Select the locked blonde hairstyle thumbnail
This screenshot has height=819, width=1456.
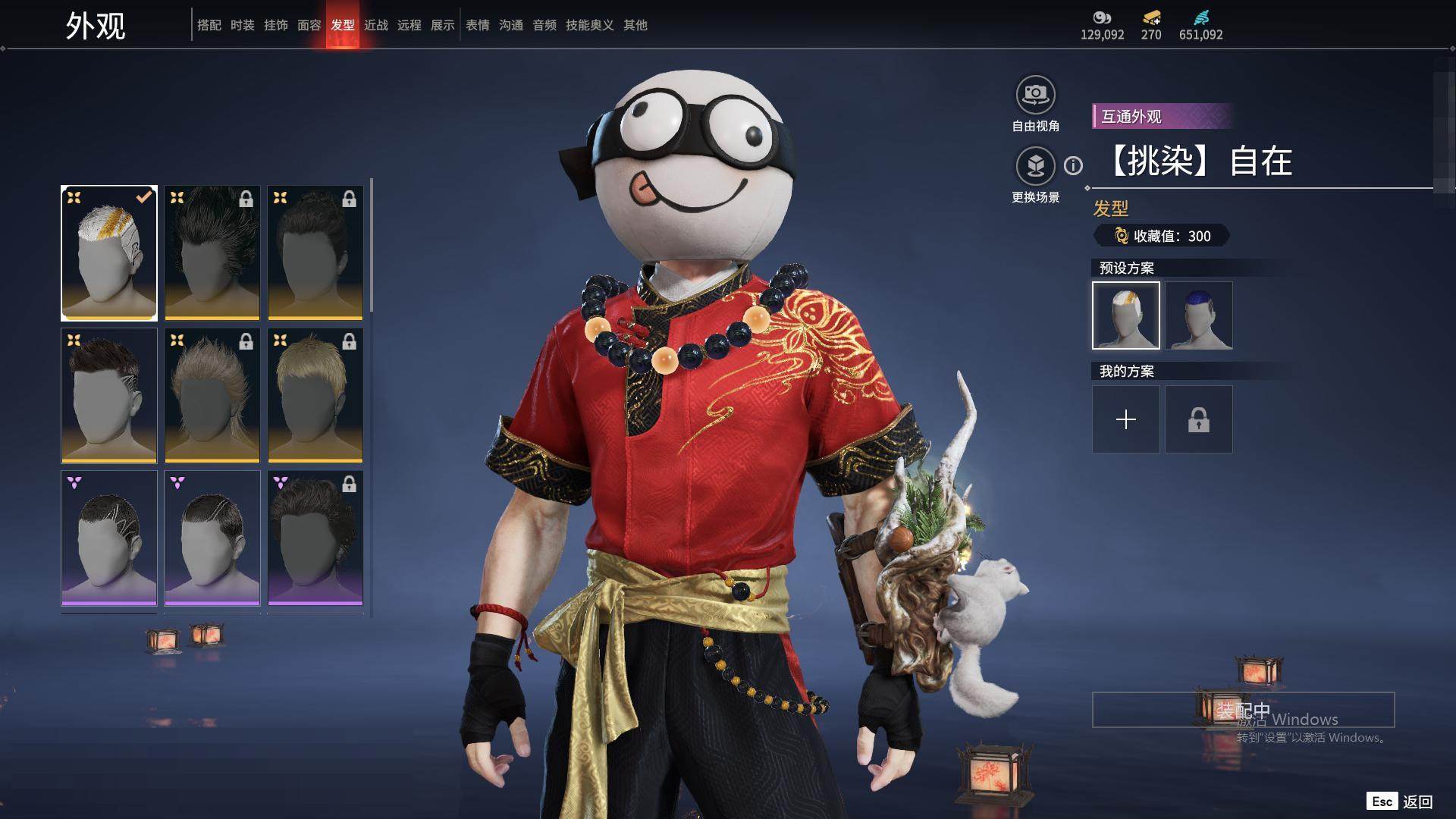315,395
